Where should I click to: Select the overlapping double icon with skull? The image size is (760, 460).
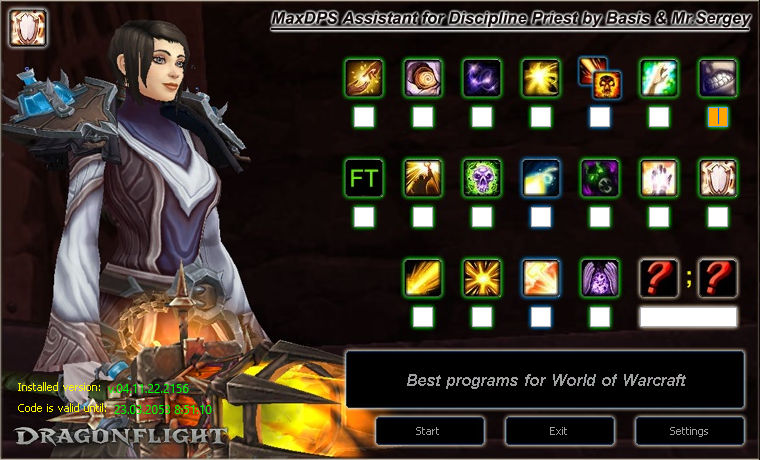point(600,78)
